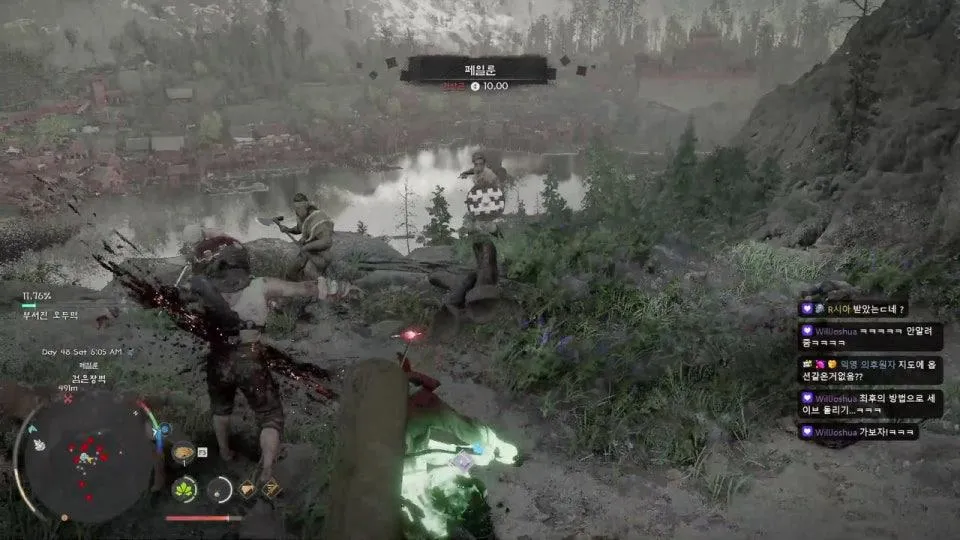Click the circular cooldown ring icon
The image size is (960, 540).
pos(219,489)
